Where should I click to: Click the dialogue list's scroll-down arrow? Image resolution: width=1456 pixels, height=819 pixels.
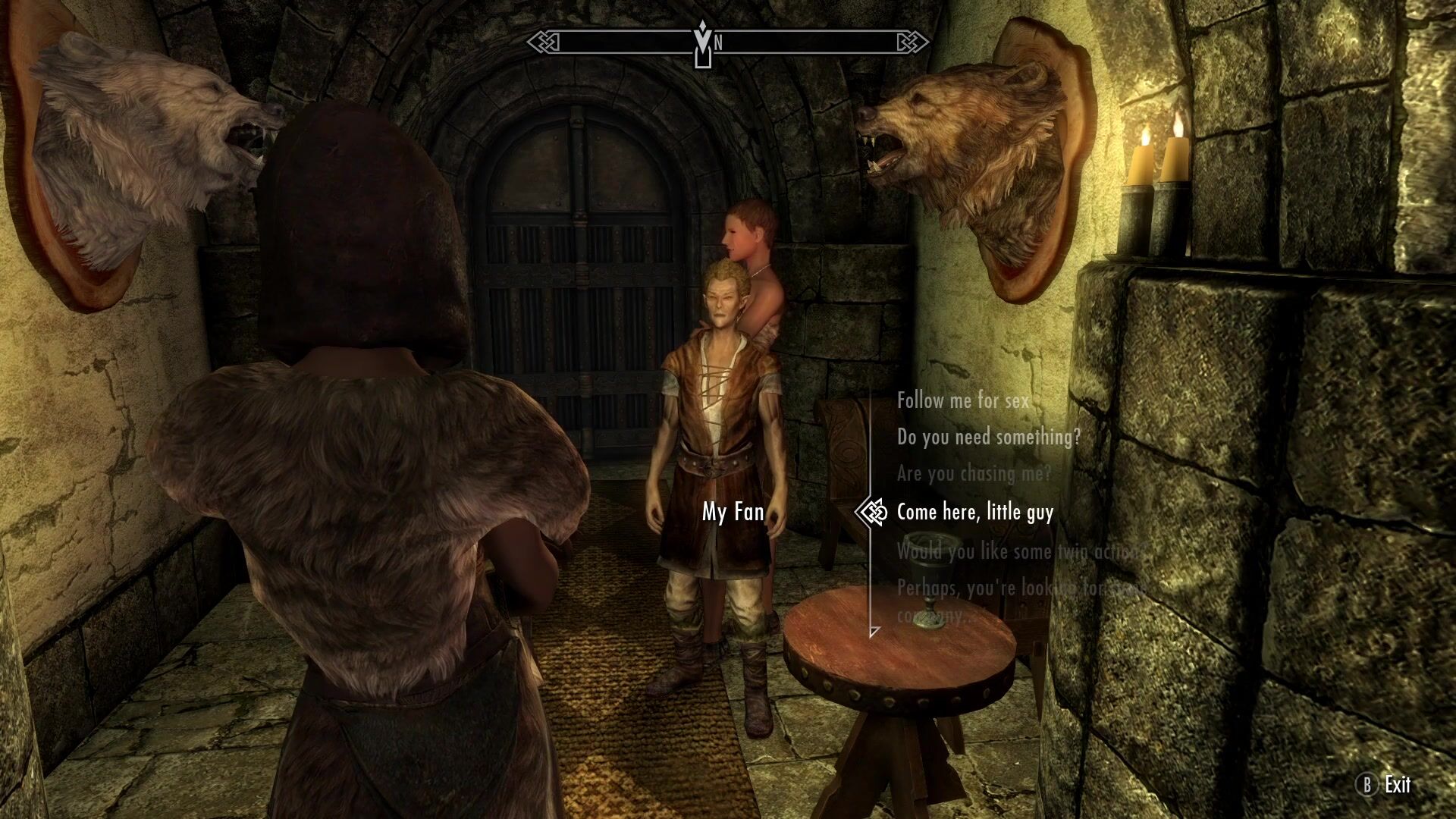click(x=874, y=631)
